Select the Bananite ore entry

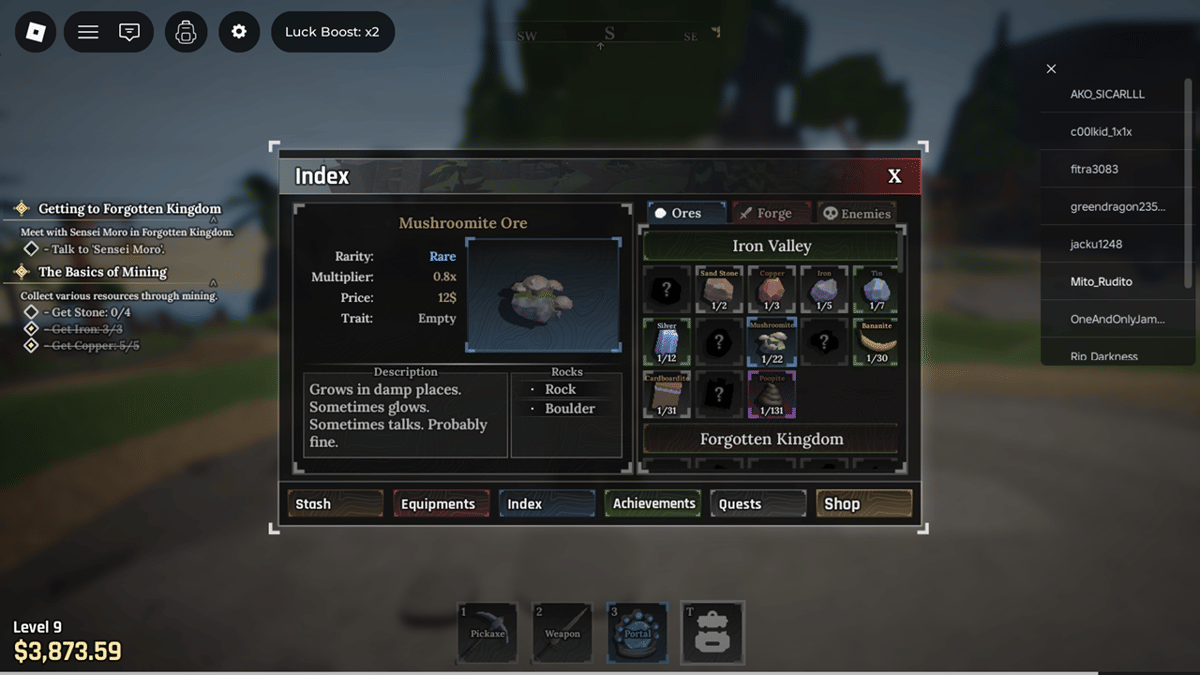coord(876,342)
